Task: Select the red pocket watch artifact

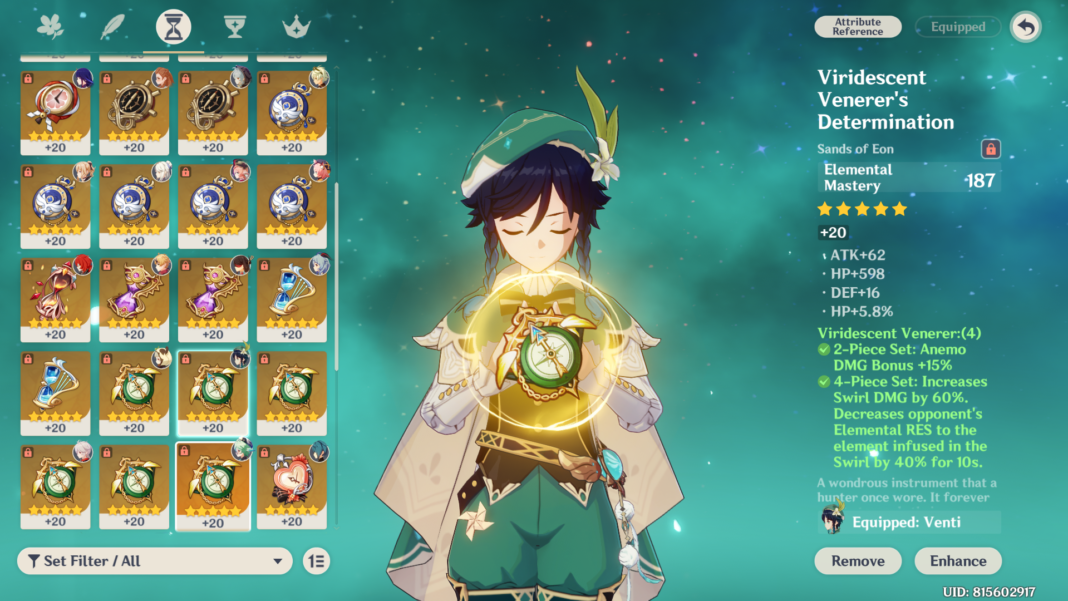Action: (55, 108)
